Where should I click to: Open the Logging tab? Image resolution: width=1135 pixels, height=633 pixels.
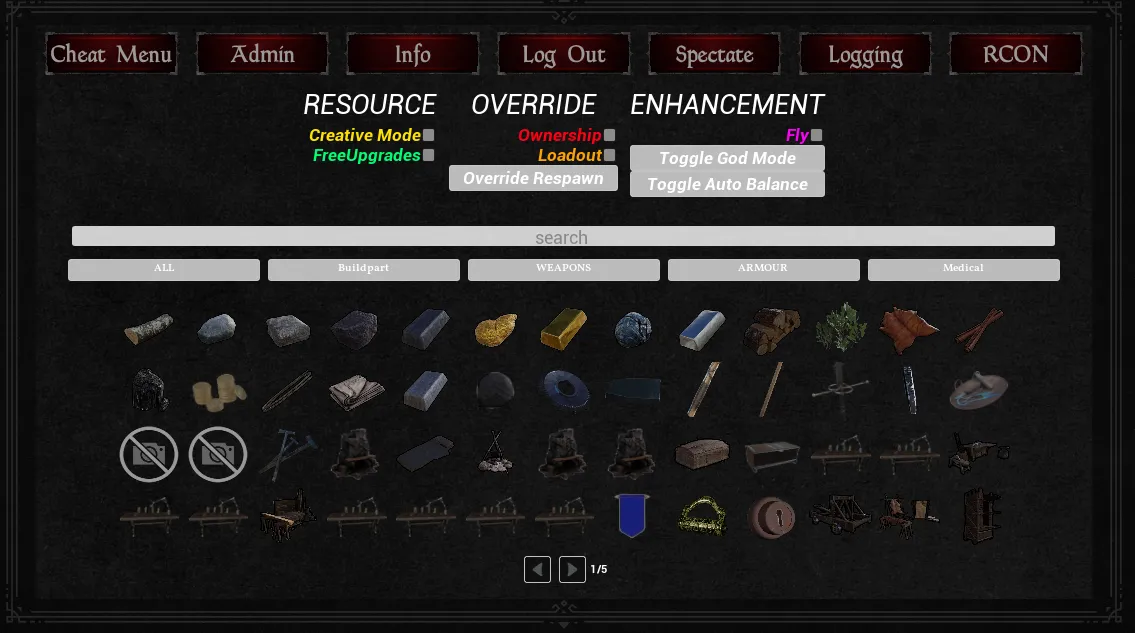coord(865,54)
